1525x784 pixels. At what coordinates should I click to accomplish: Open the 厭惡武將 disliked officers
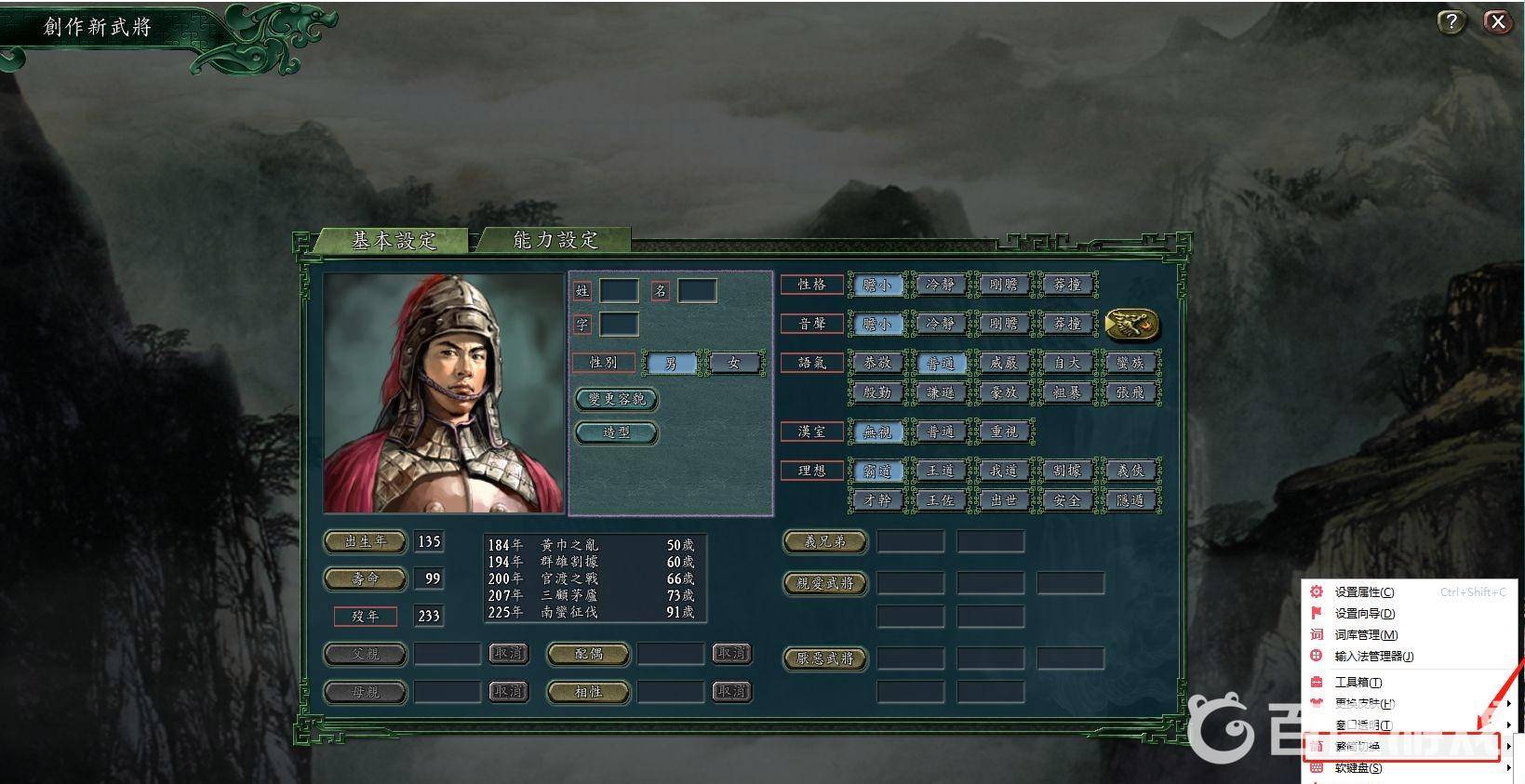point(824,658)
